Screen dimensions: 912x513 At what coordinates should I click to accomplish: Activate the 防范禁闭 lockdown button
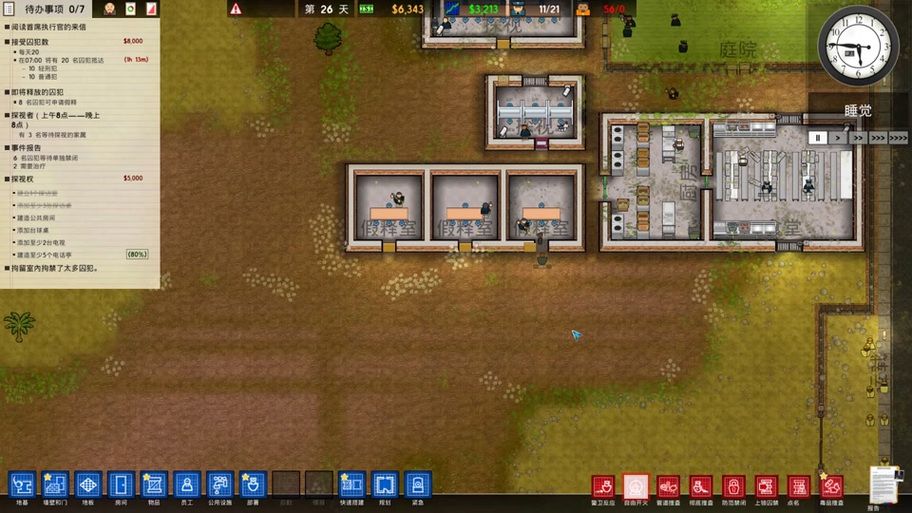(x=734, y=487)
